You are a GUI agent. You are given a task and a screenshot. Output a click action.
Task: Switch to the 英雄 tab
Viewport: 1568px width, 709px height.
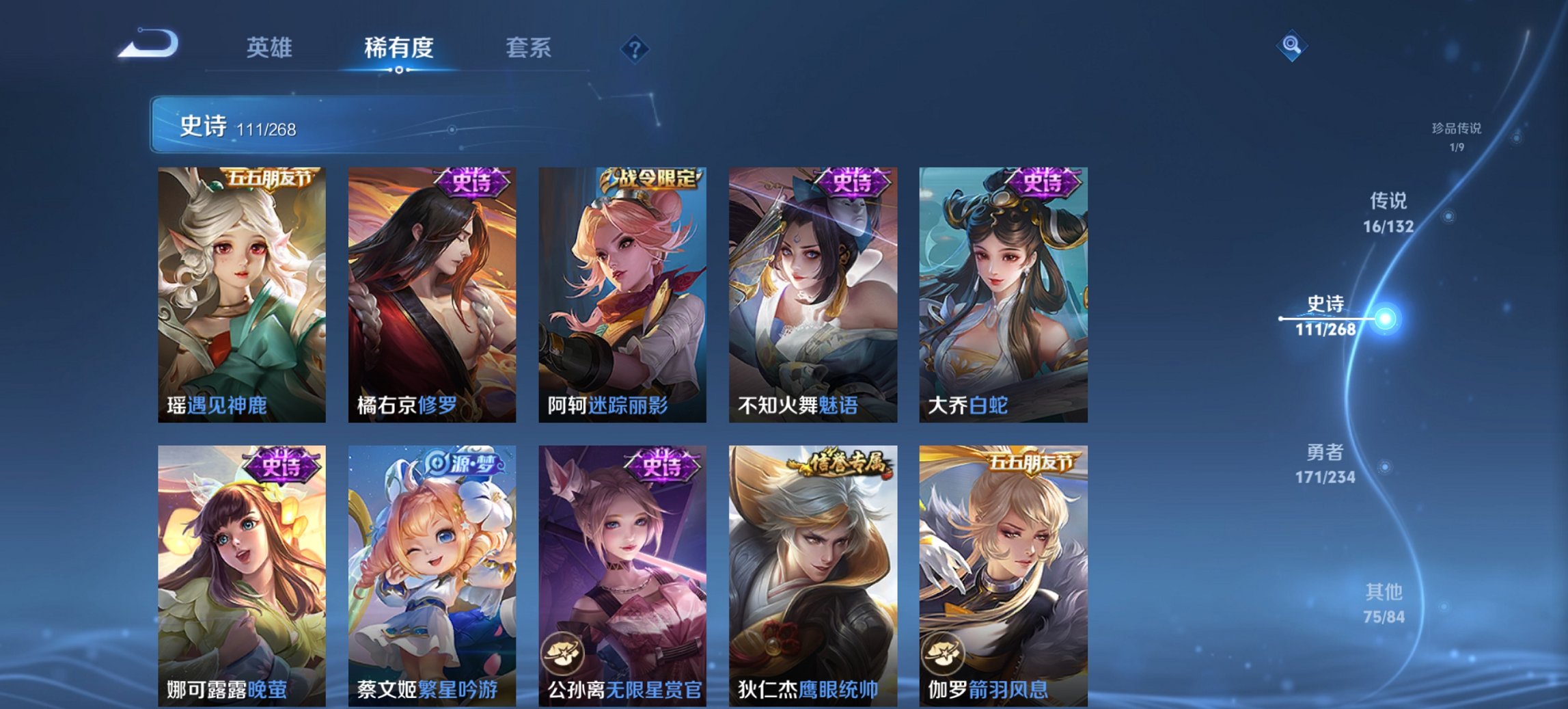point(271,48)
